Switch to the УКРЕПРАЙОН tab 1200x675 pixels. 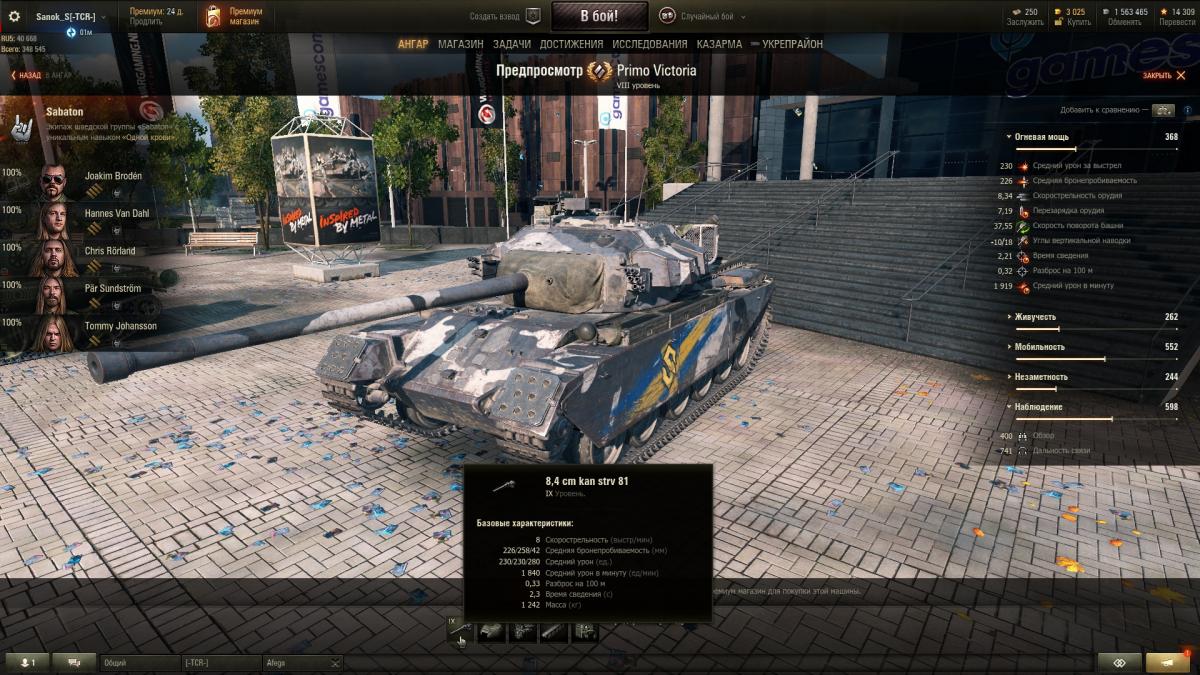point(792,44)
